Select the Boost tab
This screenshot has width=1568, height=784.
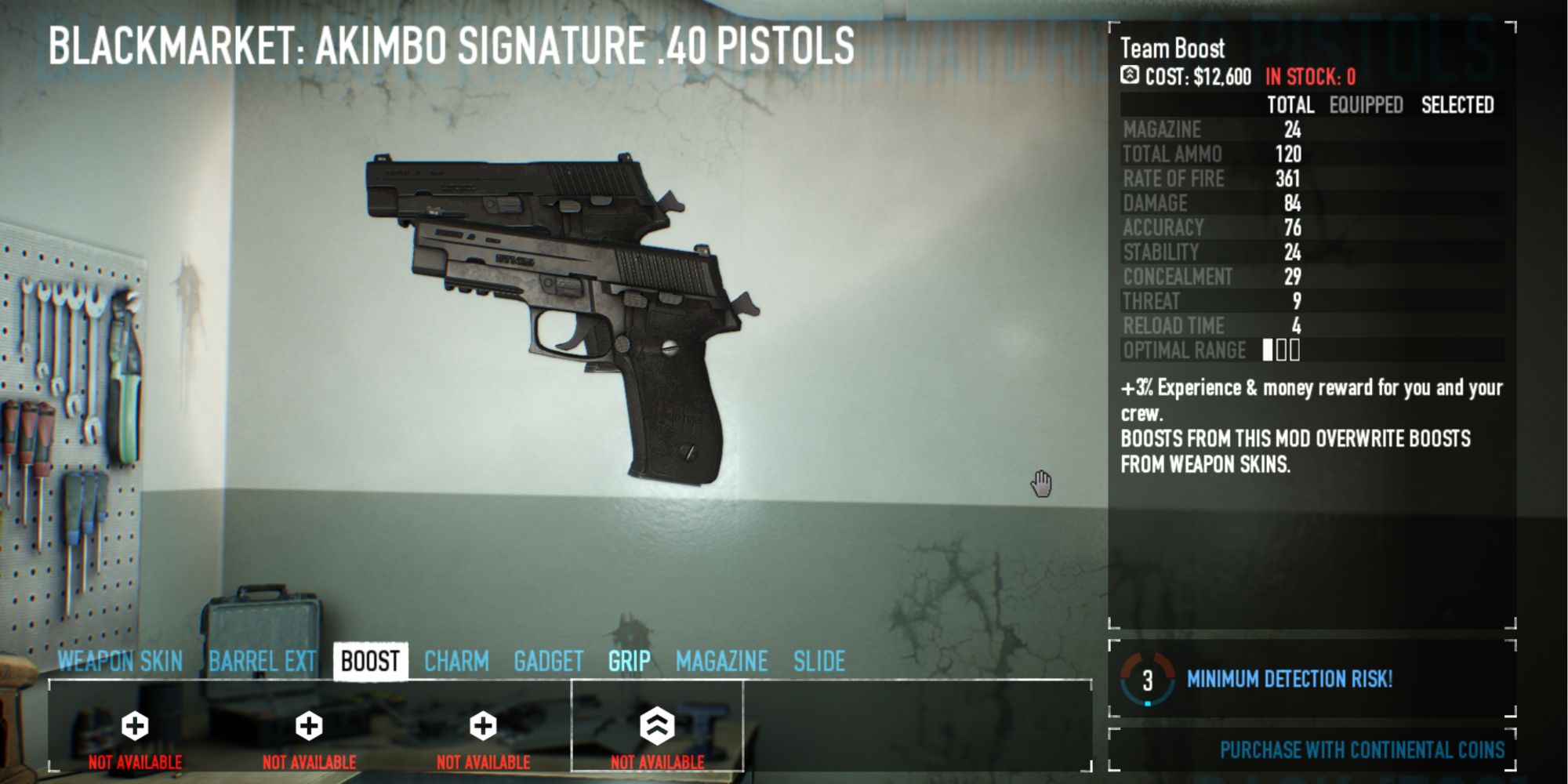click(x=370, y=662)
